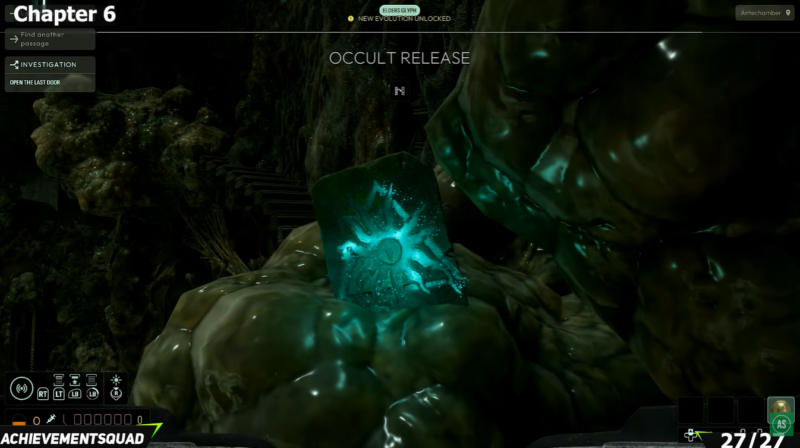Click the AS channel logo badge
Viewport: 800px width, 448px height.
[x=781, y=424]
